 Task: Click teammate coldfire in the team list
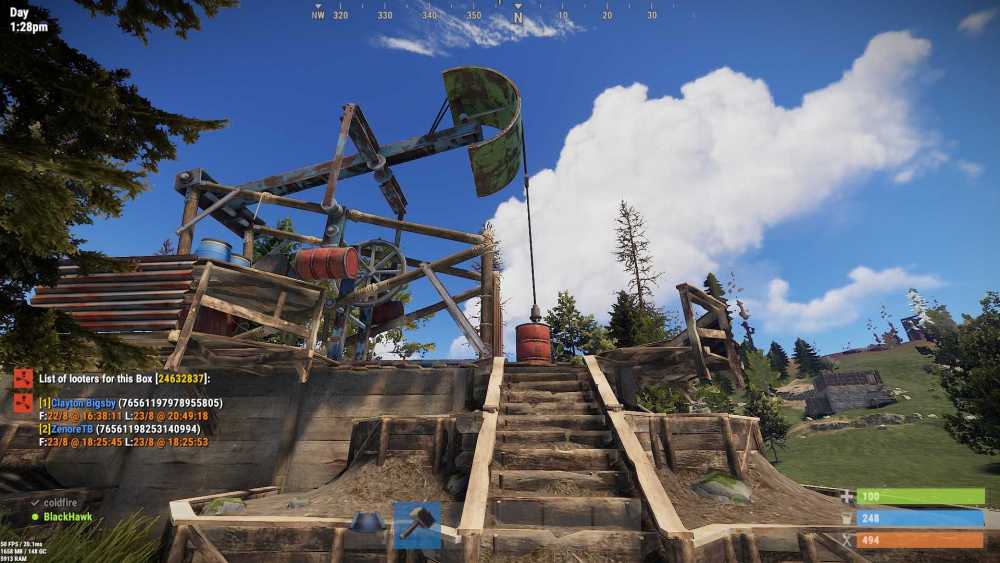tap(60, 503)
